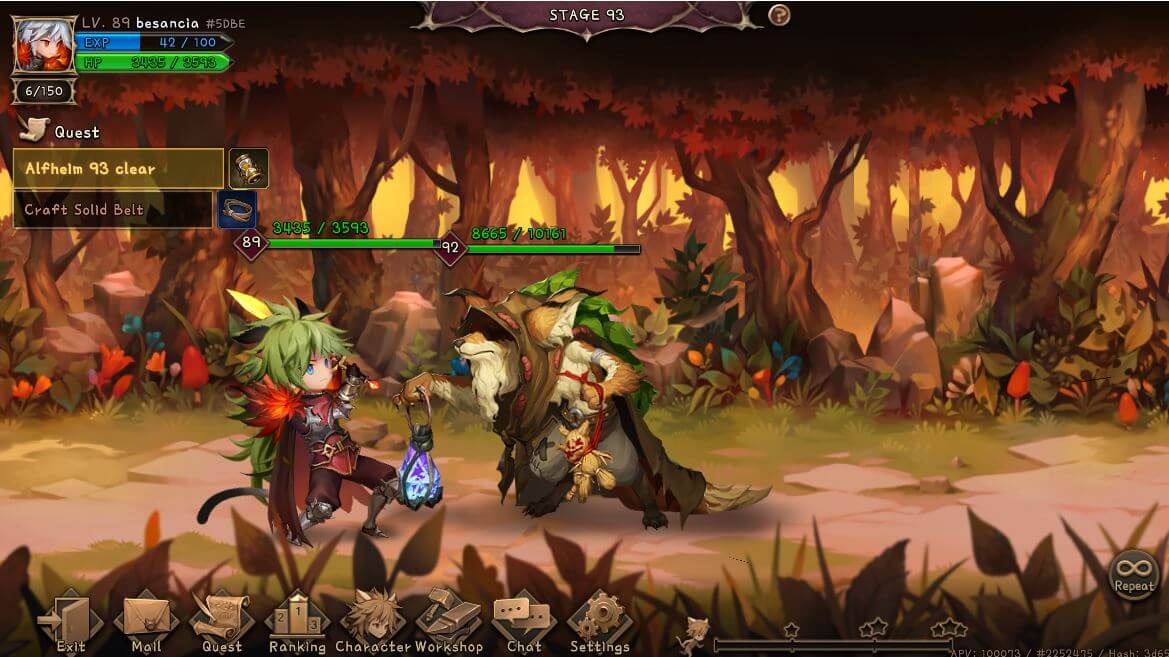Open the Character menu
This screenshot has width=1169, height=657.
click(373, 622)
